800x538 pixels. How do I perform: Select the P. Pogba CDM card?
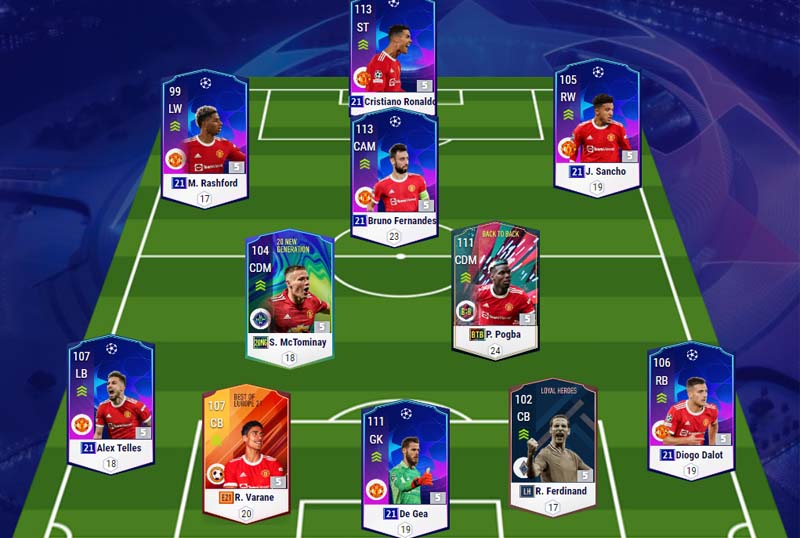point(495,285)
